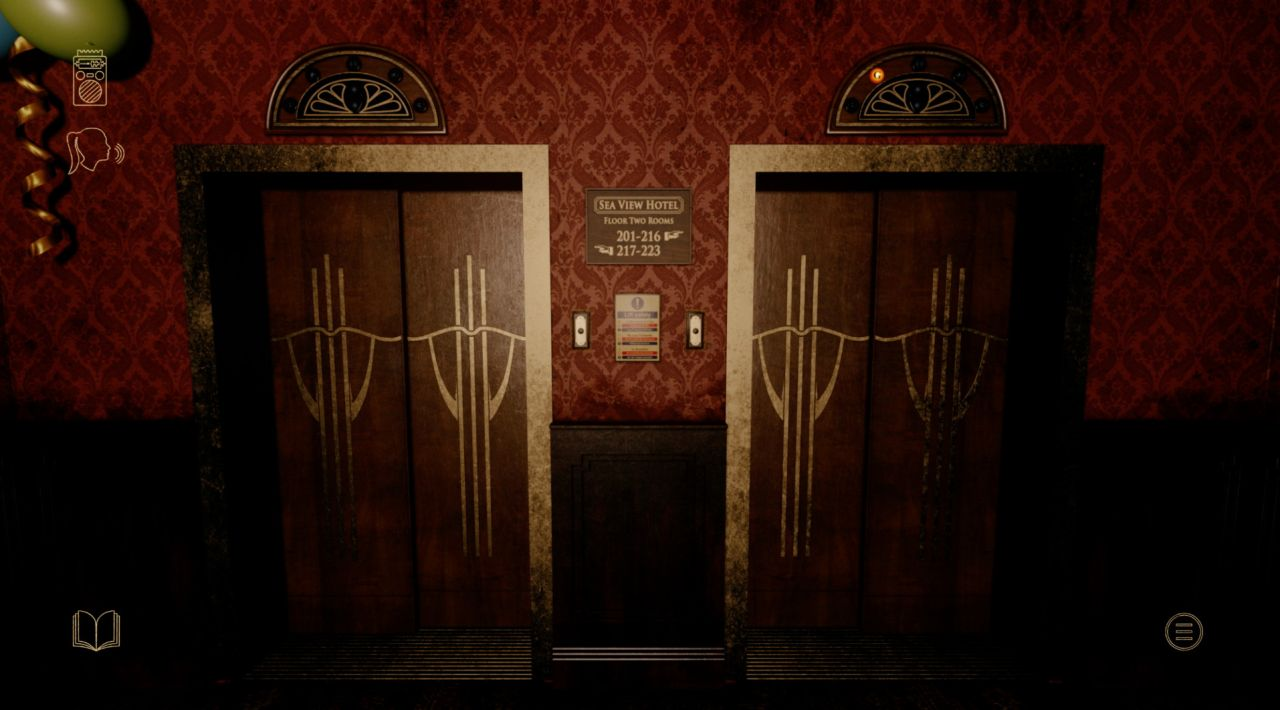Screen dimensions: 1280x710
Task: Open the circular hamburger menu button
Action: [x=1184, y=631]
